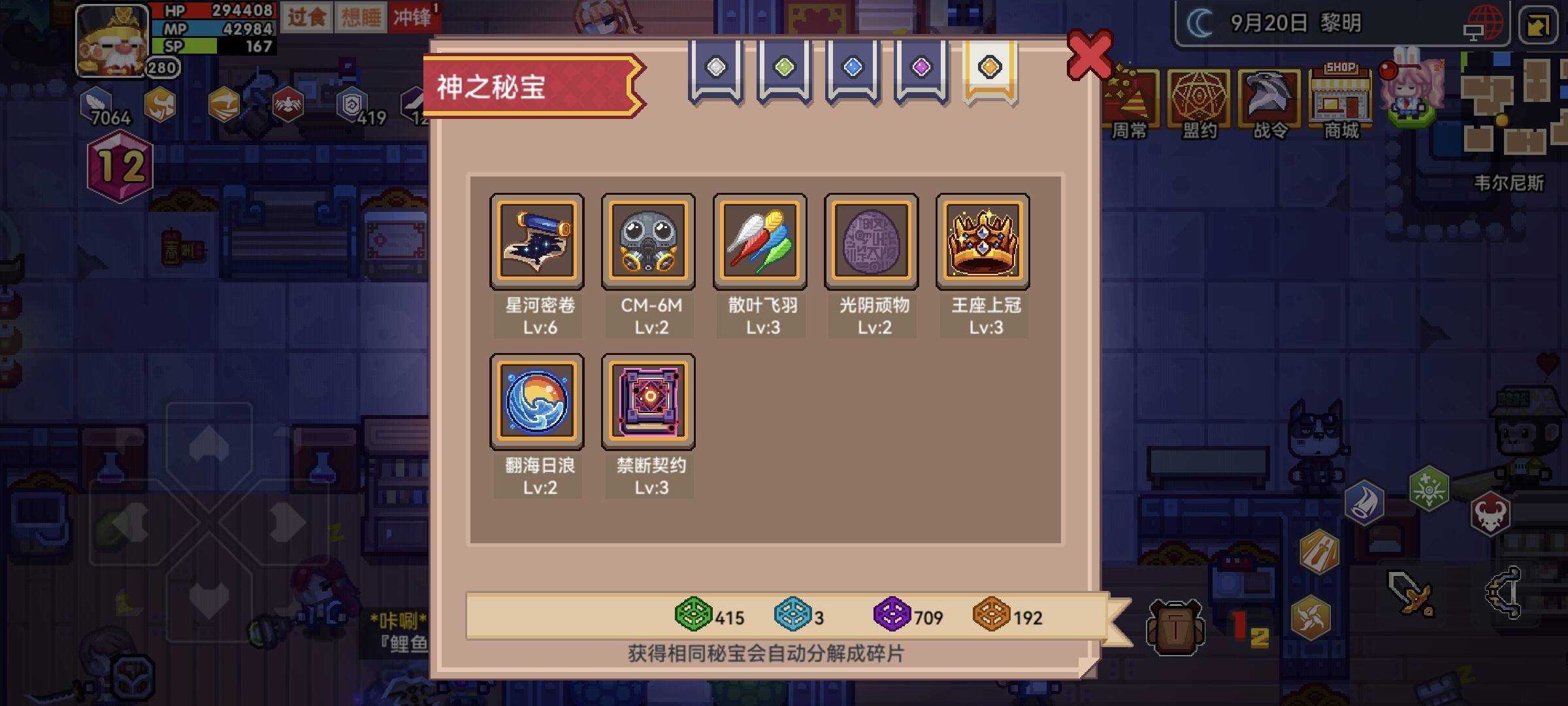The width and height of the screenshot is (1568, 706).
Task: Select the 王座上冠 crown treasure
Action: pyautogui.click(x=984, y=241)
